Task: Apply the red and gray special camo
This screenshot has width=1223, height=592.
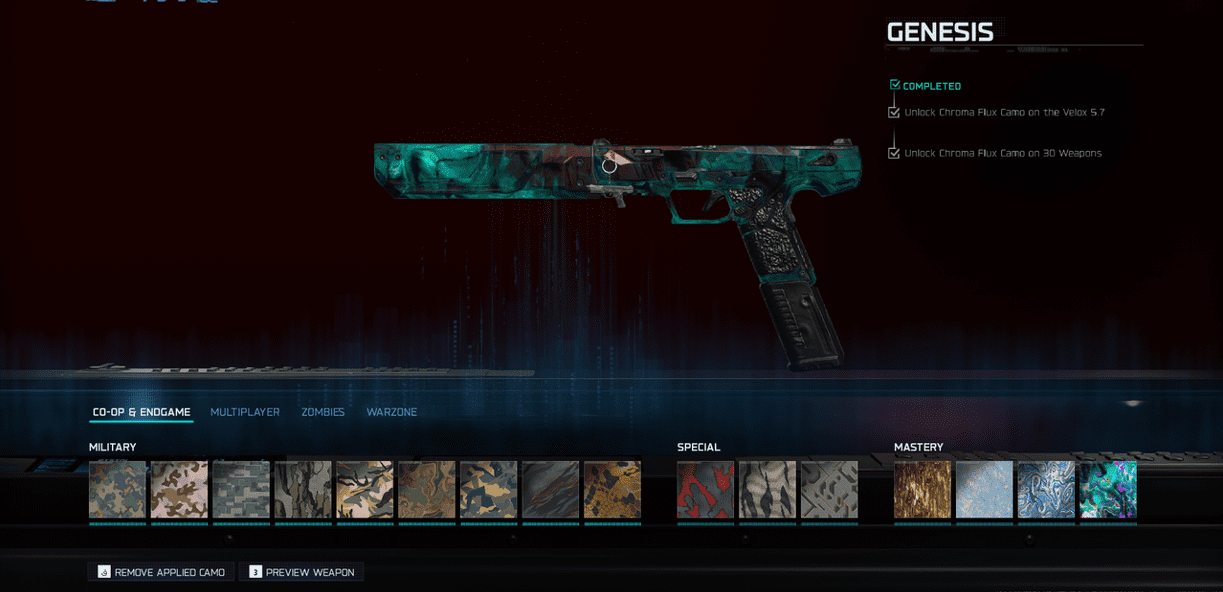Action: [x=705, y=489]
